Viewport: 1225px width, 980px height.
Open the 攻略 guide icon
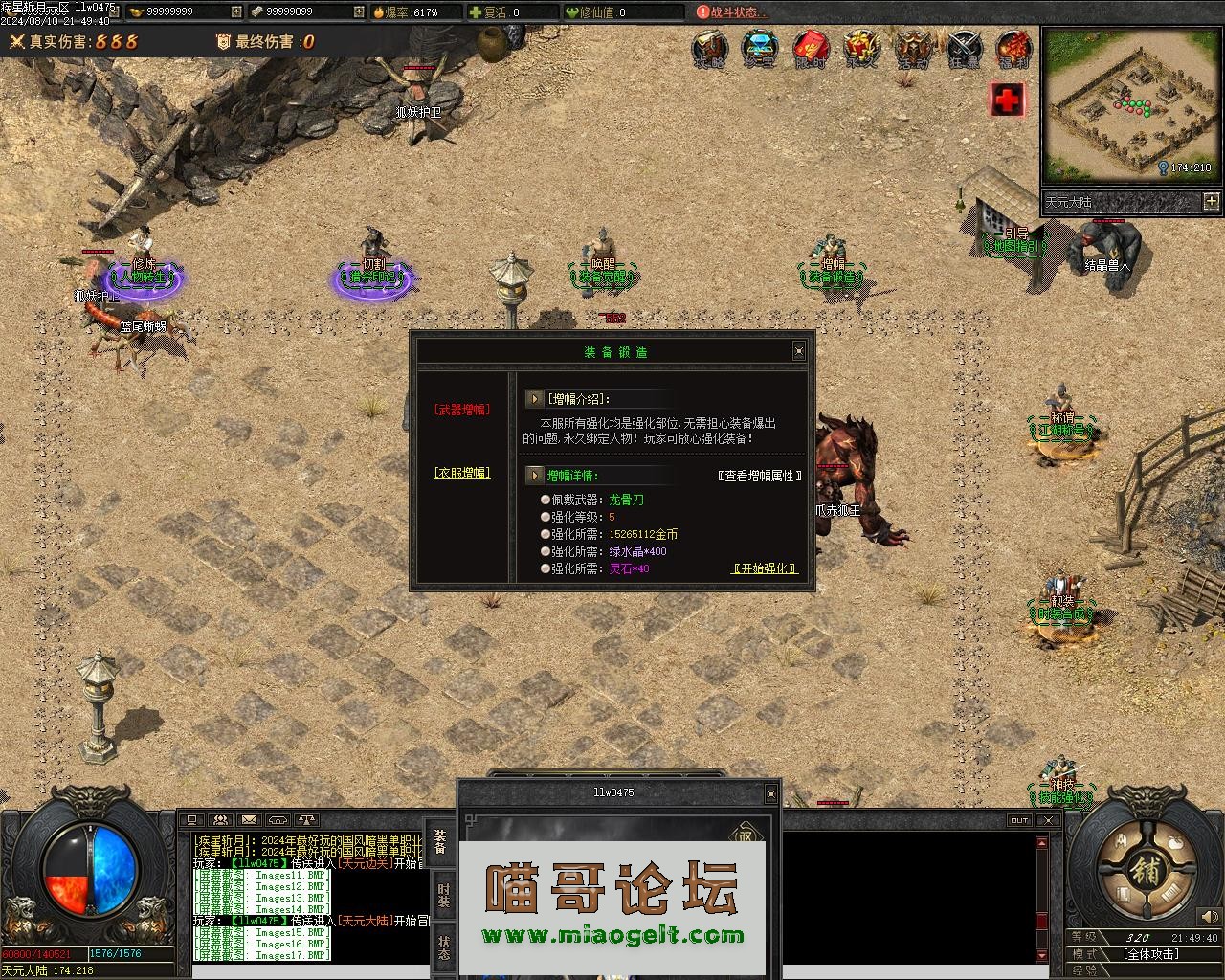point(710,49)
